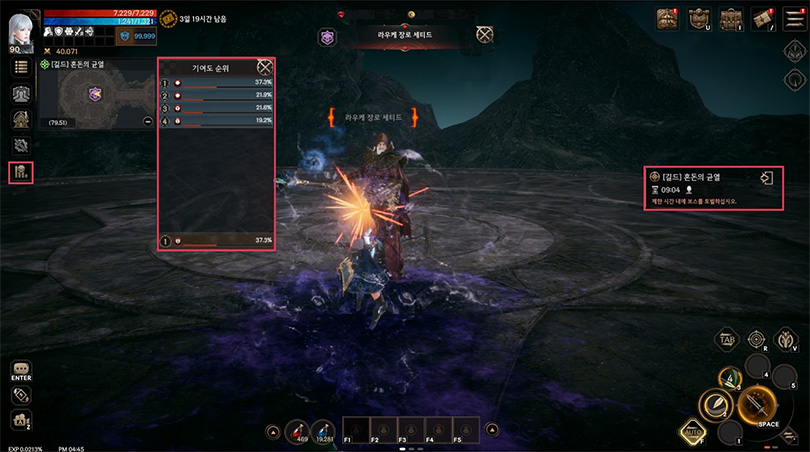
Task: Use the blue mana potion slot
Action: 324,431
